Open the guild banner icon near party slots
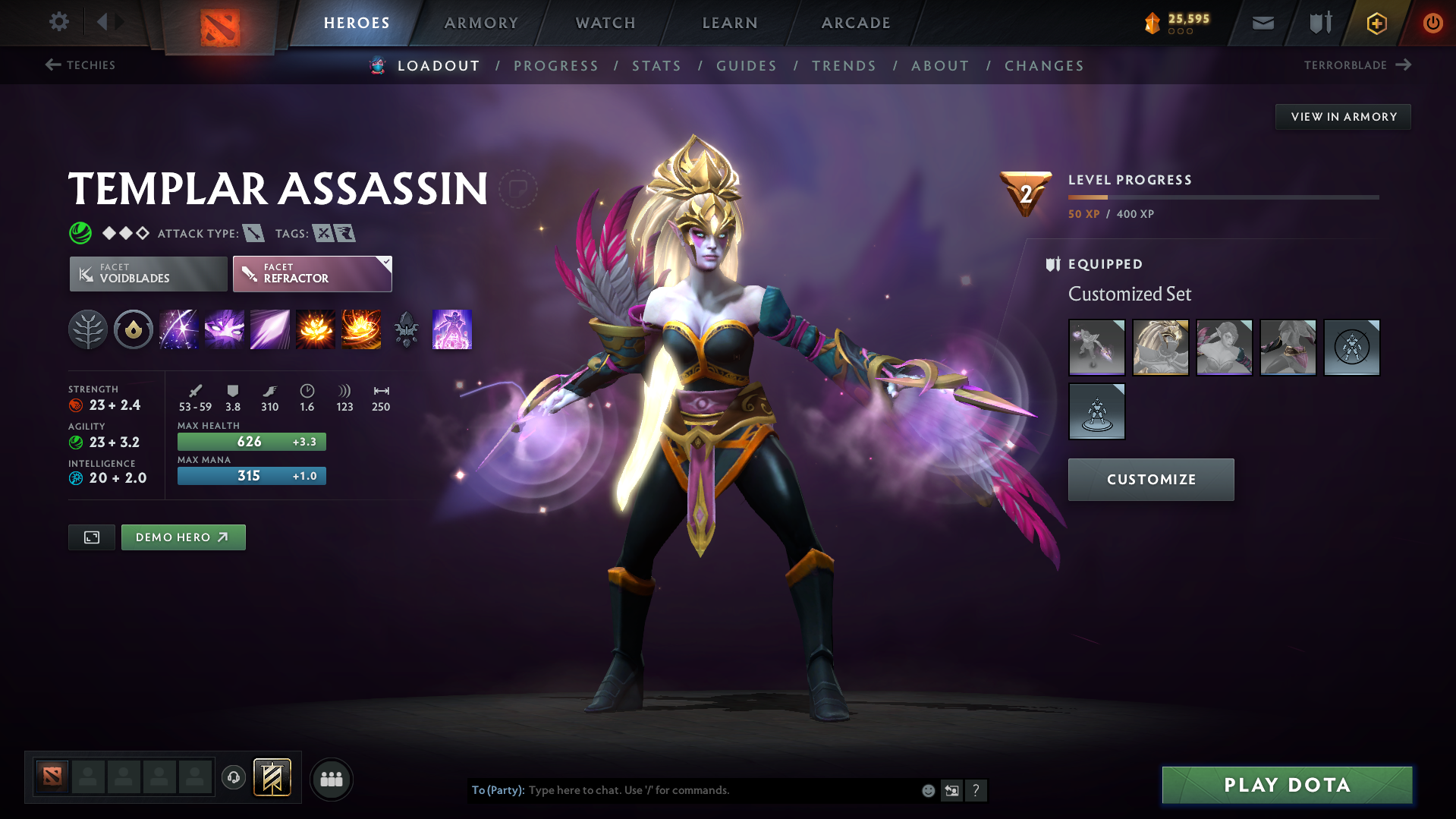The height and width of the screenshot is (819, 1456). pos(271,777)
